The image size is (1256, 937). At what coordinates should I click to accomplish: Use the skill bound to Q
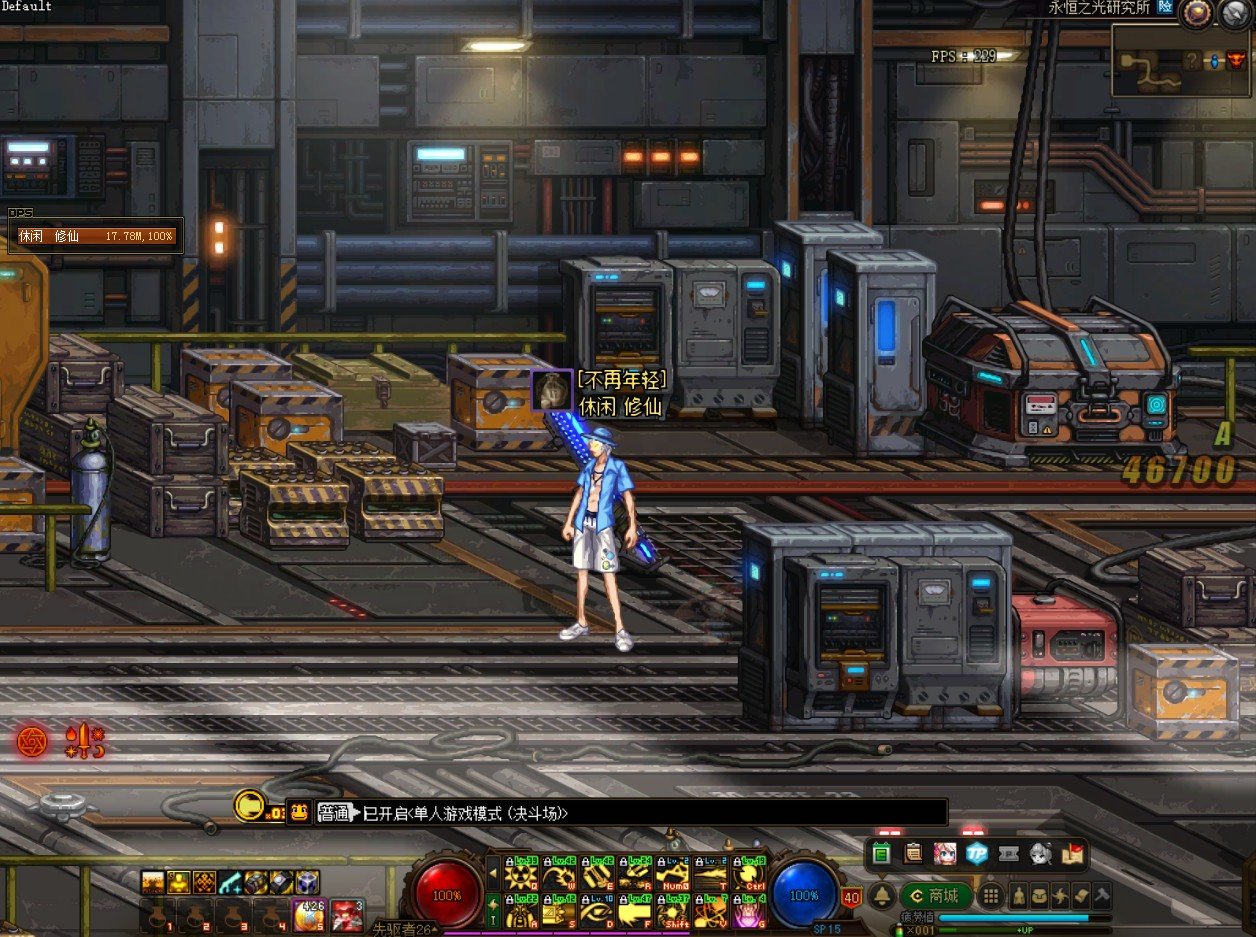coord(521,876)
